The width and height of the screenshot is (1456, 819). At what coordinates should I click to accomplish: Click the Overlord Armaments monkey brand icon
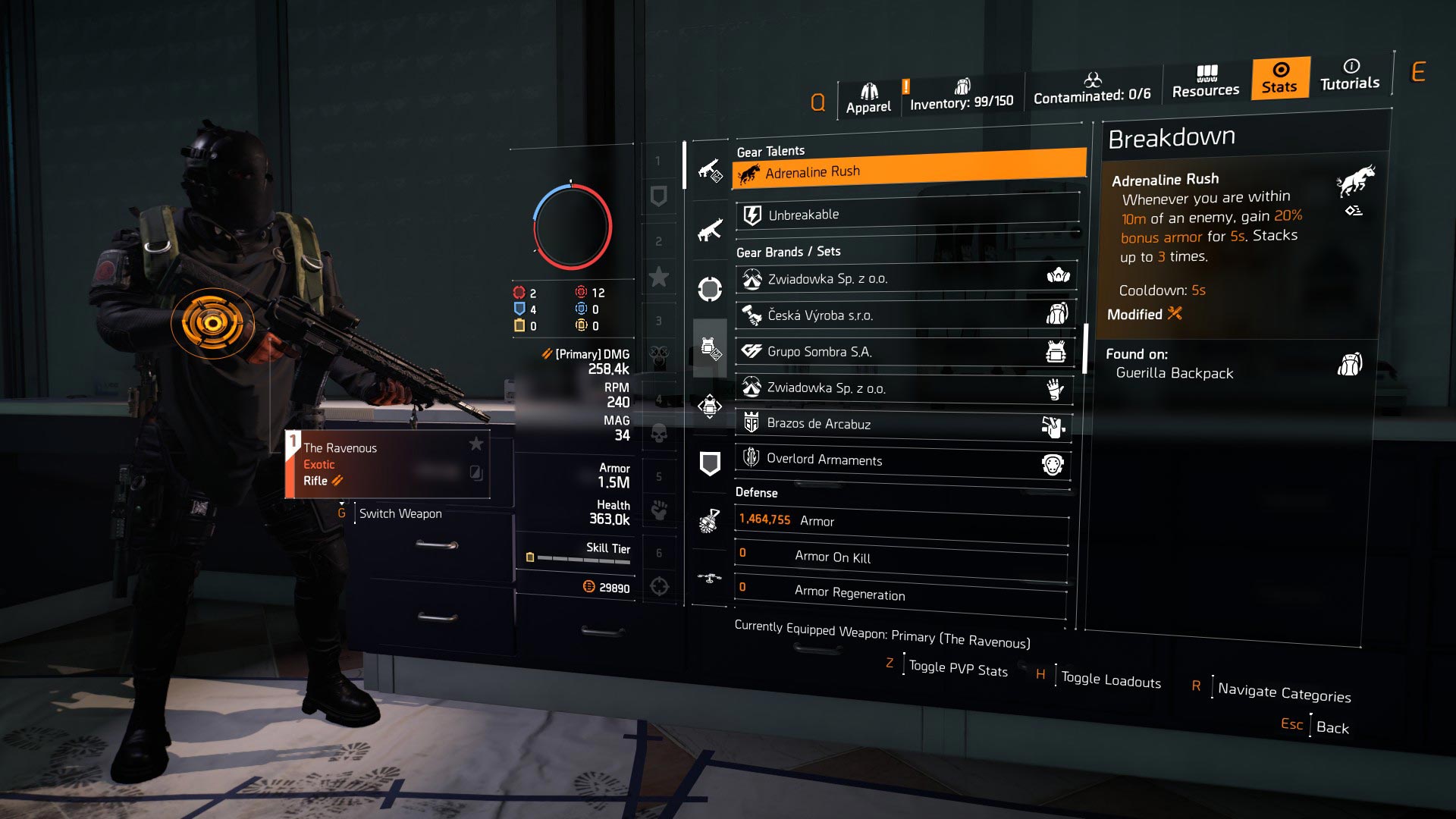tap(1055, 463)
